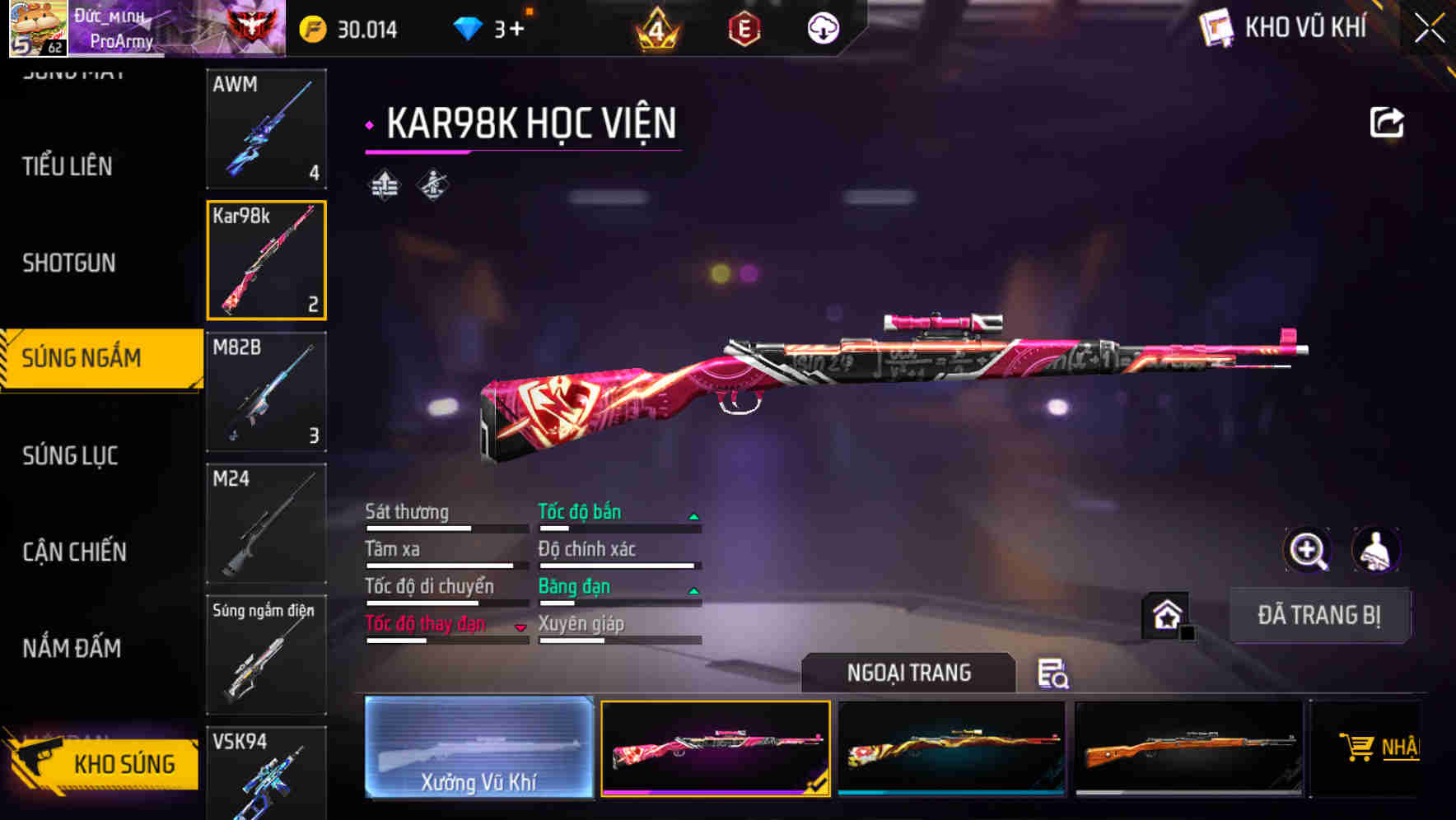The image size is (1456, 820).
Task: Open the E event icon in the top bar
Action: tap(745, 27)
